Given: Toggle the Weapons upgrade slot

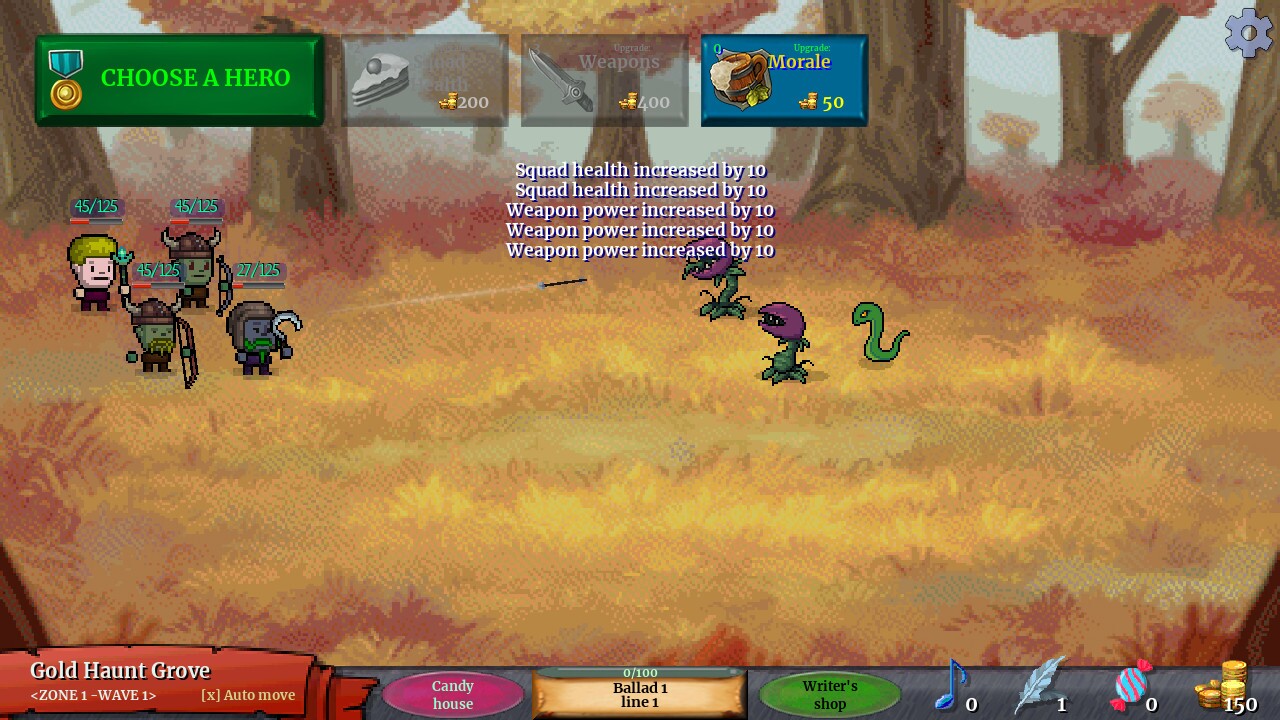Looking at the screenshot, I should [x=604, y=80].
